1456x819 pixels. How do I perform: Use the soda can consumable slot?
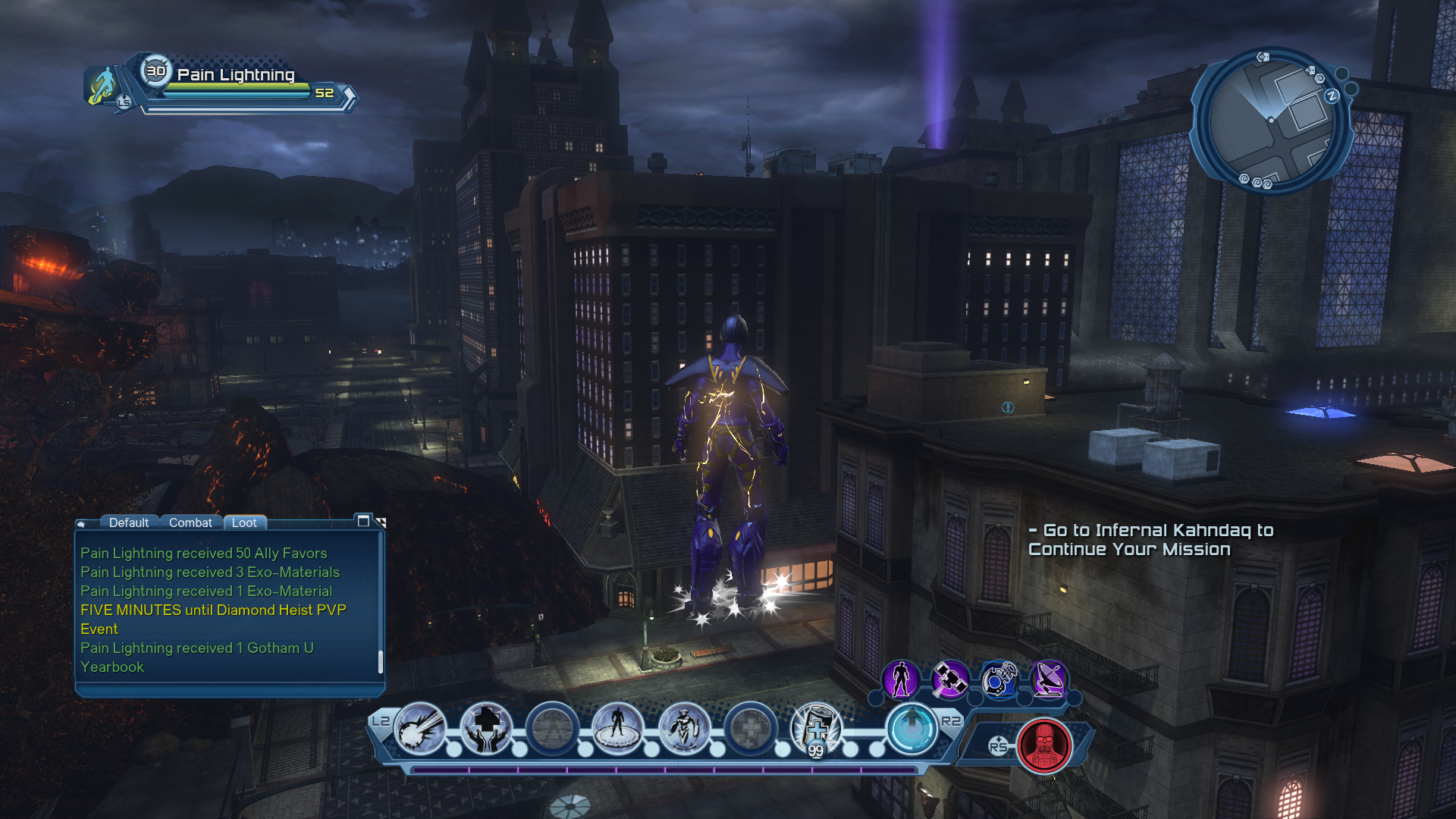[x=816, y=730]
